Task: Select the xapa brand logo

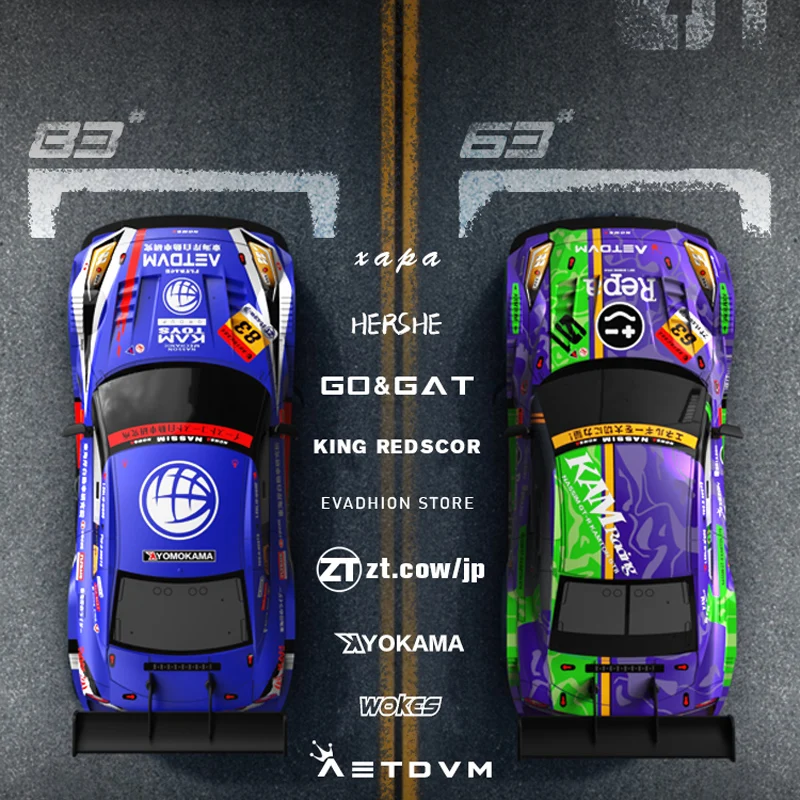Action: coord(397,258)
